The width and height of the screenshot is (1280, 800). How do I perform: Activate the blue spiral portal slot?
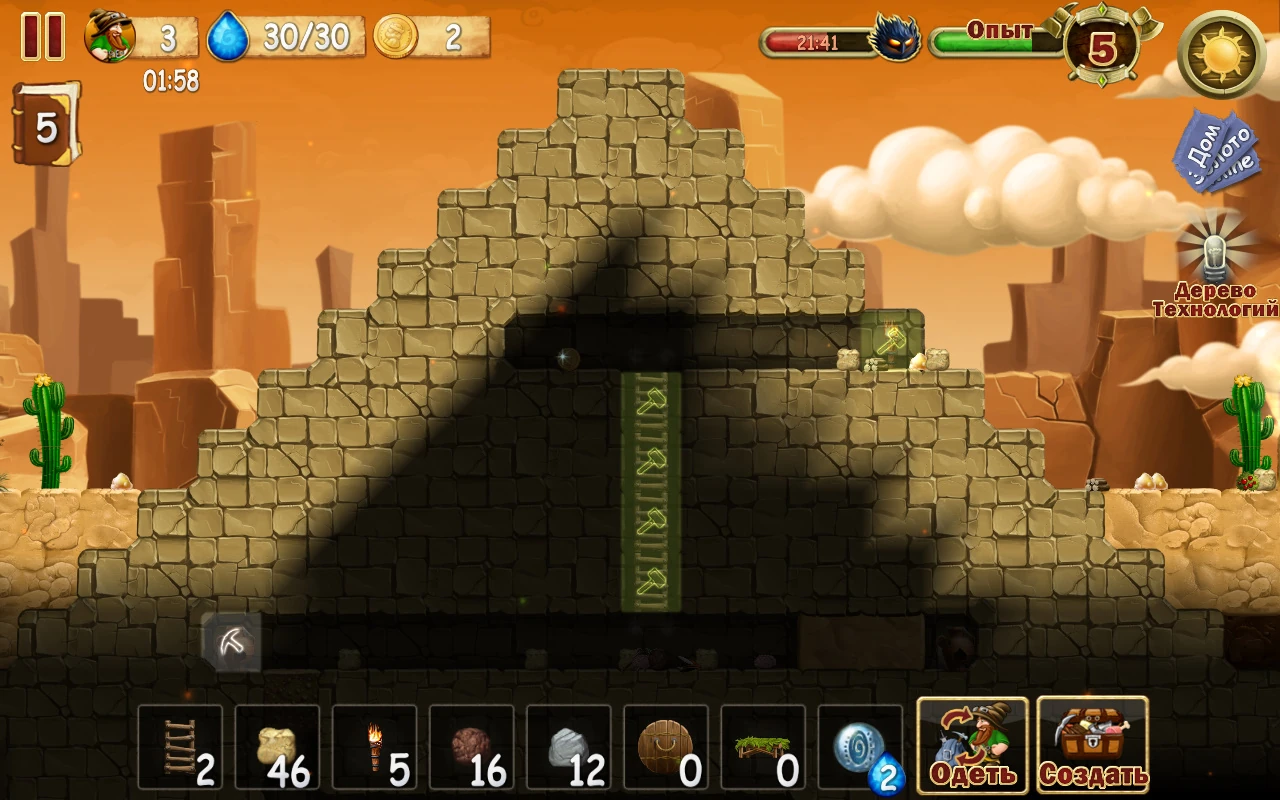coord(860,748)
